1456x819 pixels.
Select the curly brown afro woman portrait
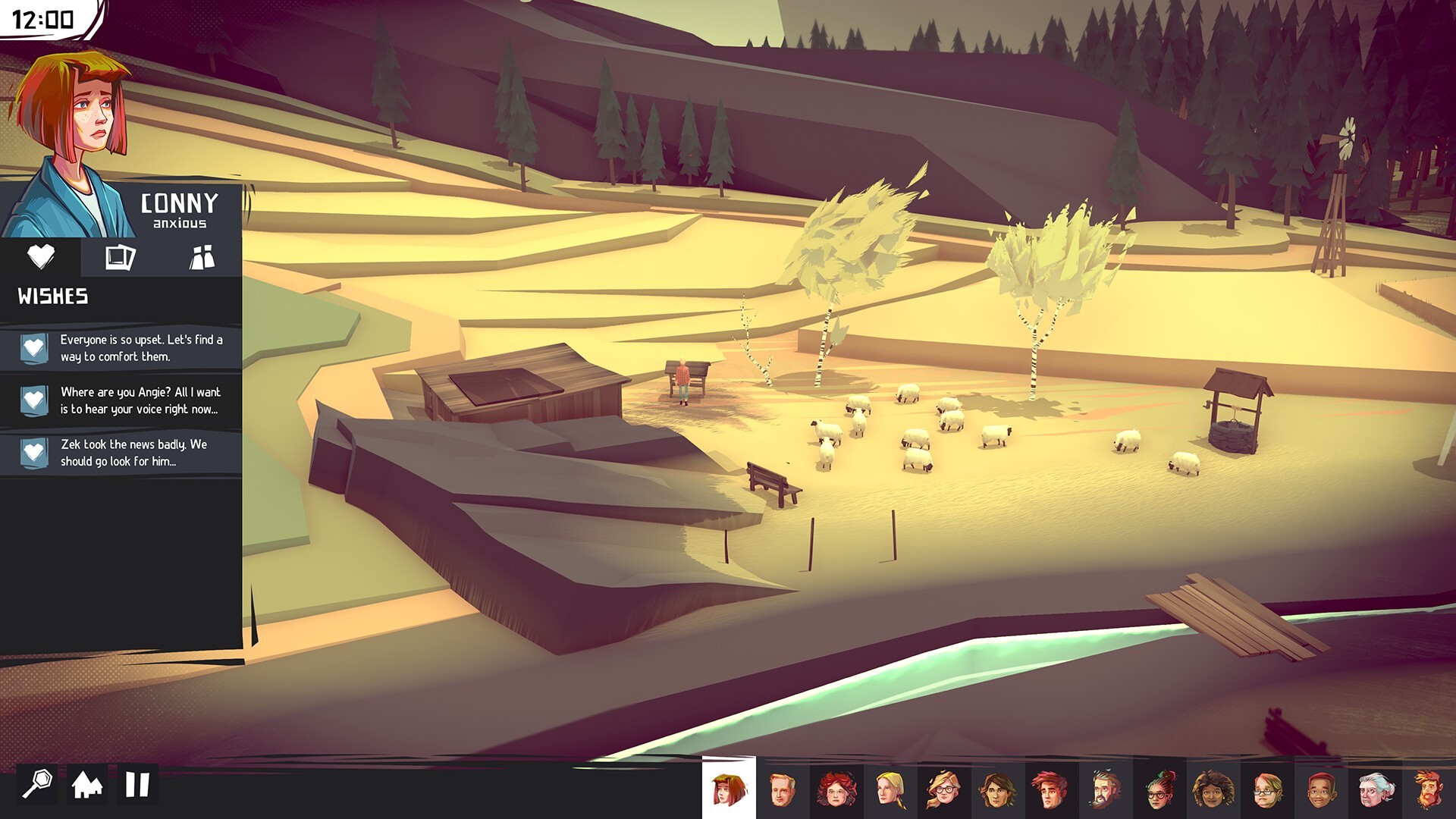pyautogui.click(x=1213, y=789)
